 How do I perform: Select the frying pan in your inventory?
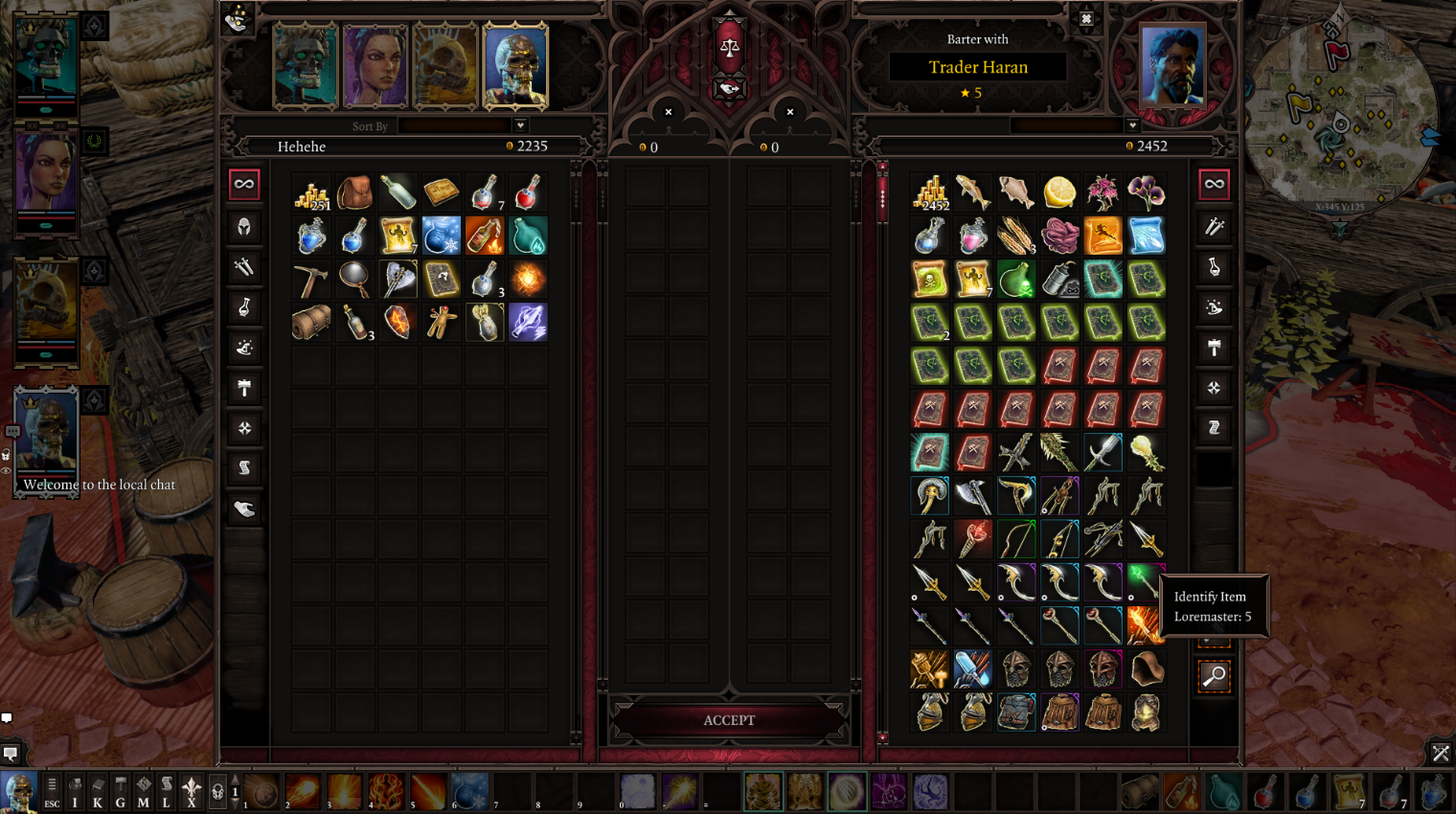coord(354,280)
